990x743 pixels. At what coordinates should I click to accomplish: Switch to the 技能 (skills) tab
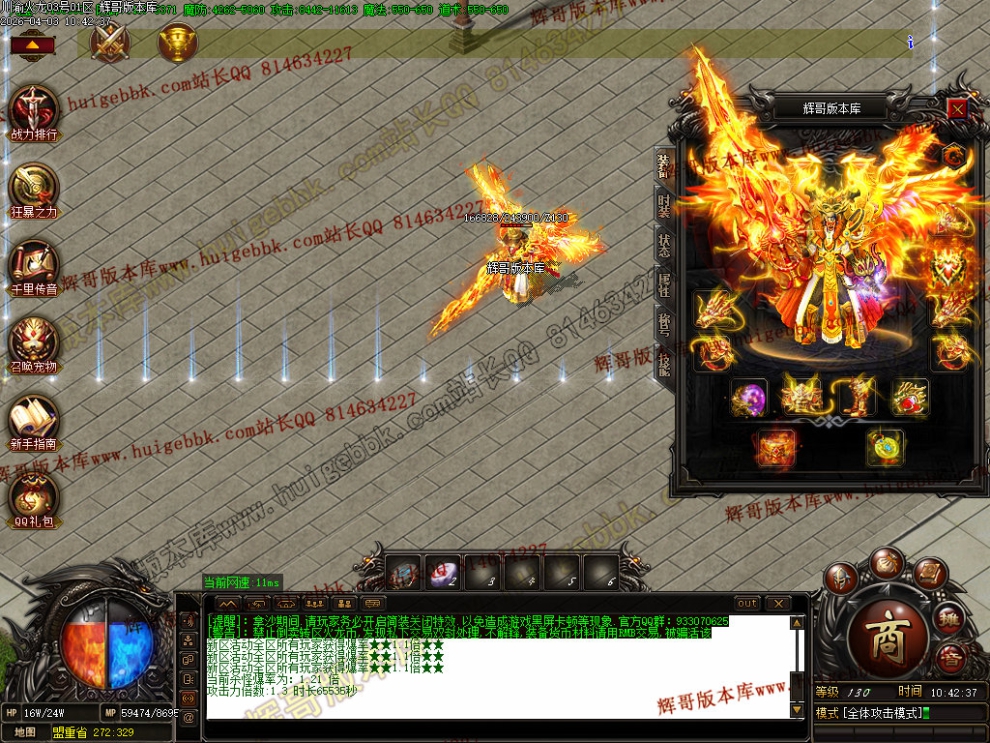tap(664, 361)
